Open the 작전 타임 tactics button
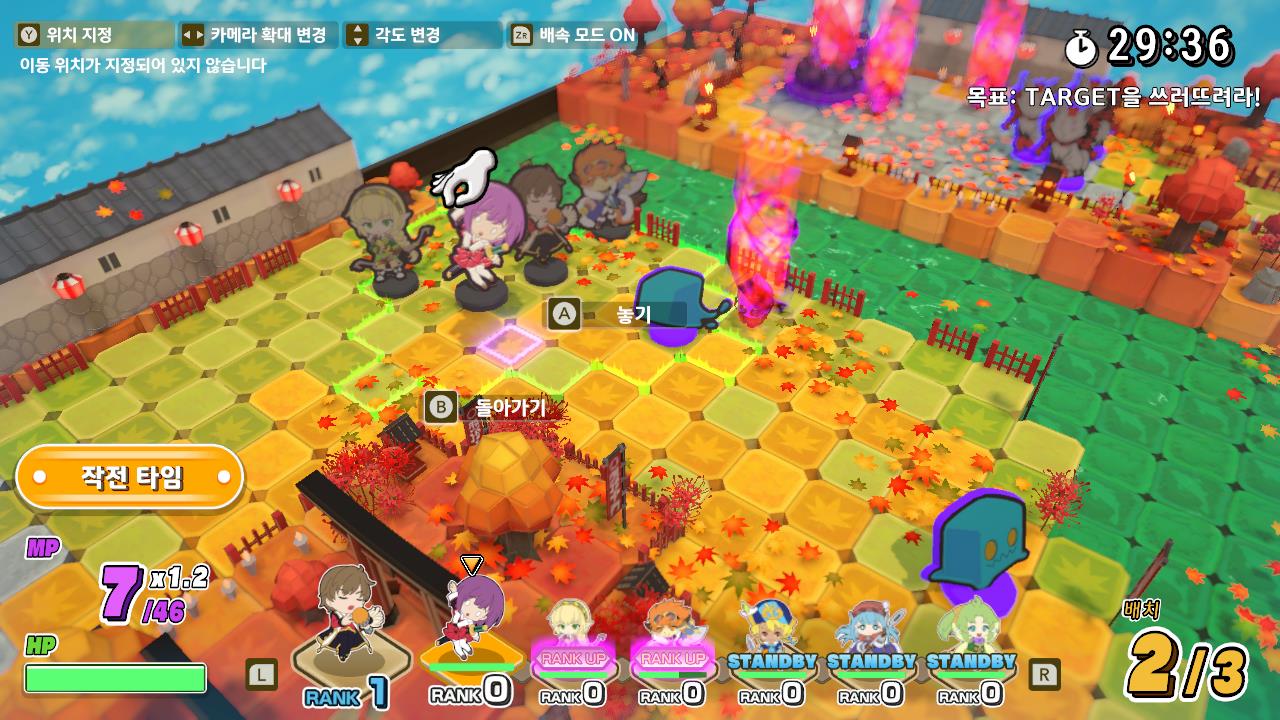1280x720 pixels. coord(130,477)
